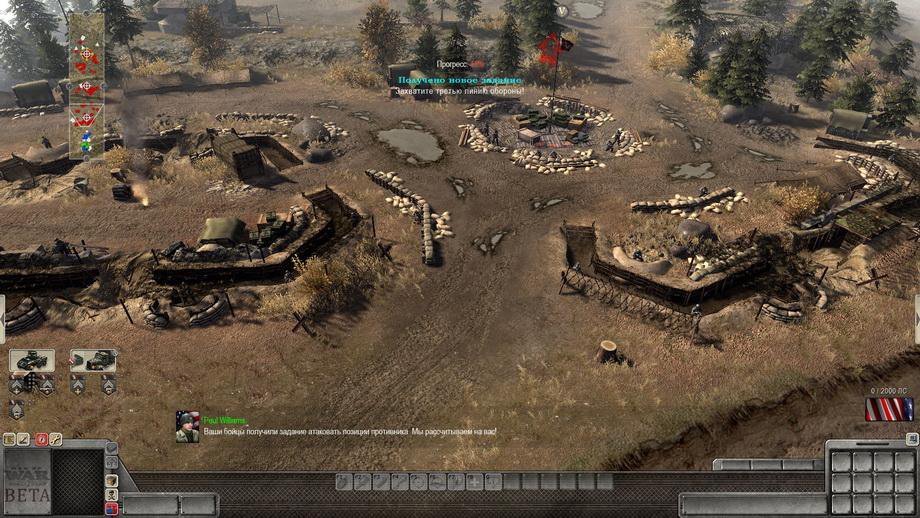Click the book icon button

click(9, 439)
